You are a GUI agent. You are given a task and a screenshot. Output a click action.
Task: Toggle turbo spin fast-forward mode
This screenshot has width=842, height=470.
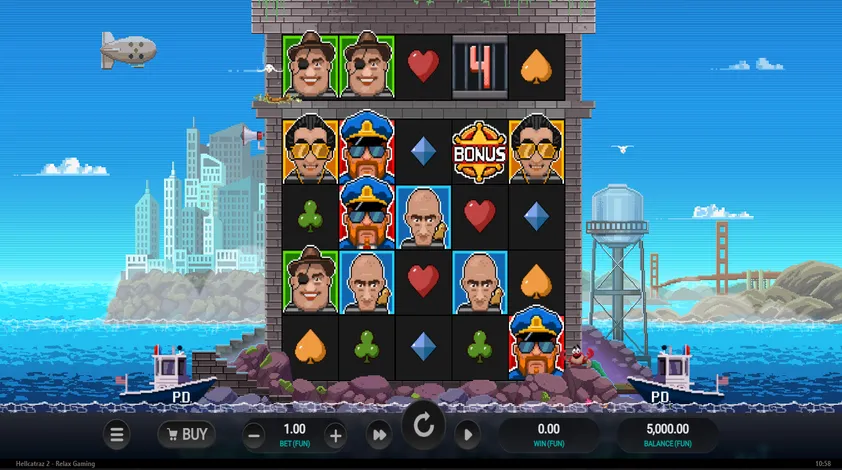[380, 434]
